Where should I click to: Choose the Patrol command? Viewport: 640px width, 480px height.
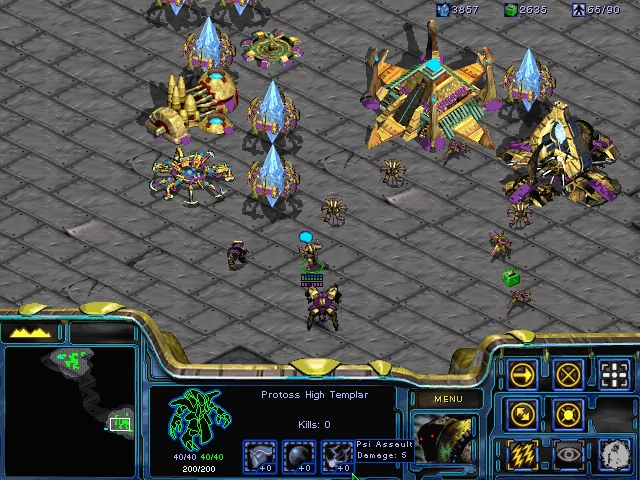point(522,413)
